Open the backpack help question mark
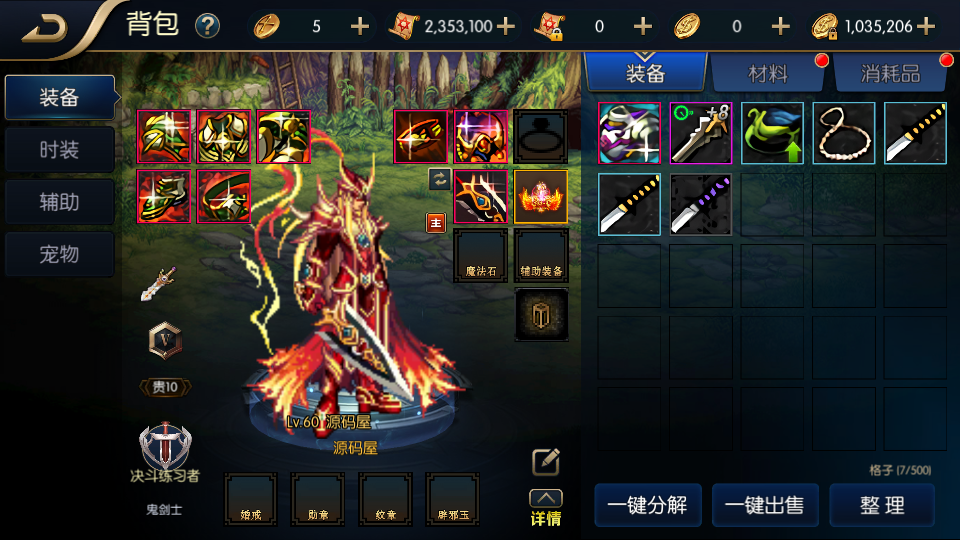Viewport: 960px width, 540px height. 207,26
